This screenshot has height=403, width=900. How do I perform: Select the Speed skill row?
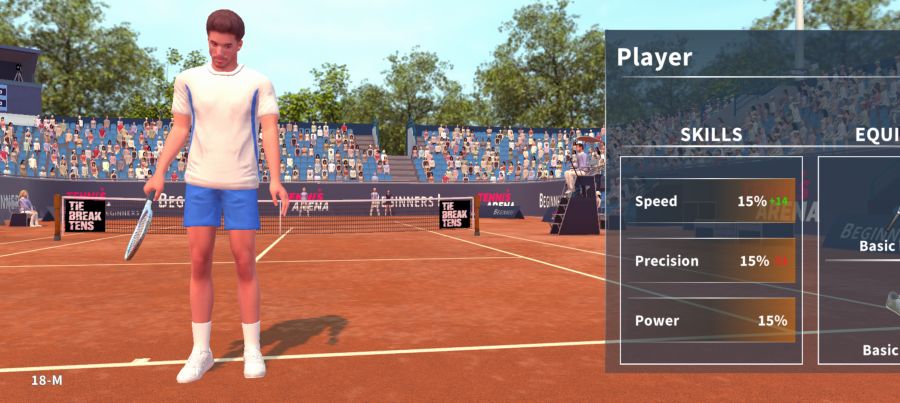[711, 201]
